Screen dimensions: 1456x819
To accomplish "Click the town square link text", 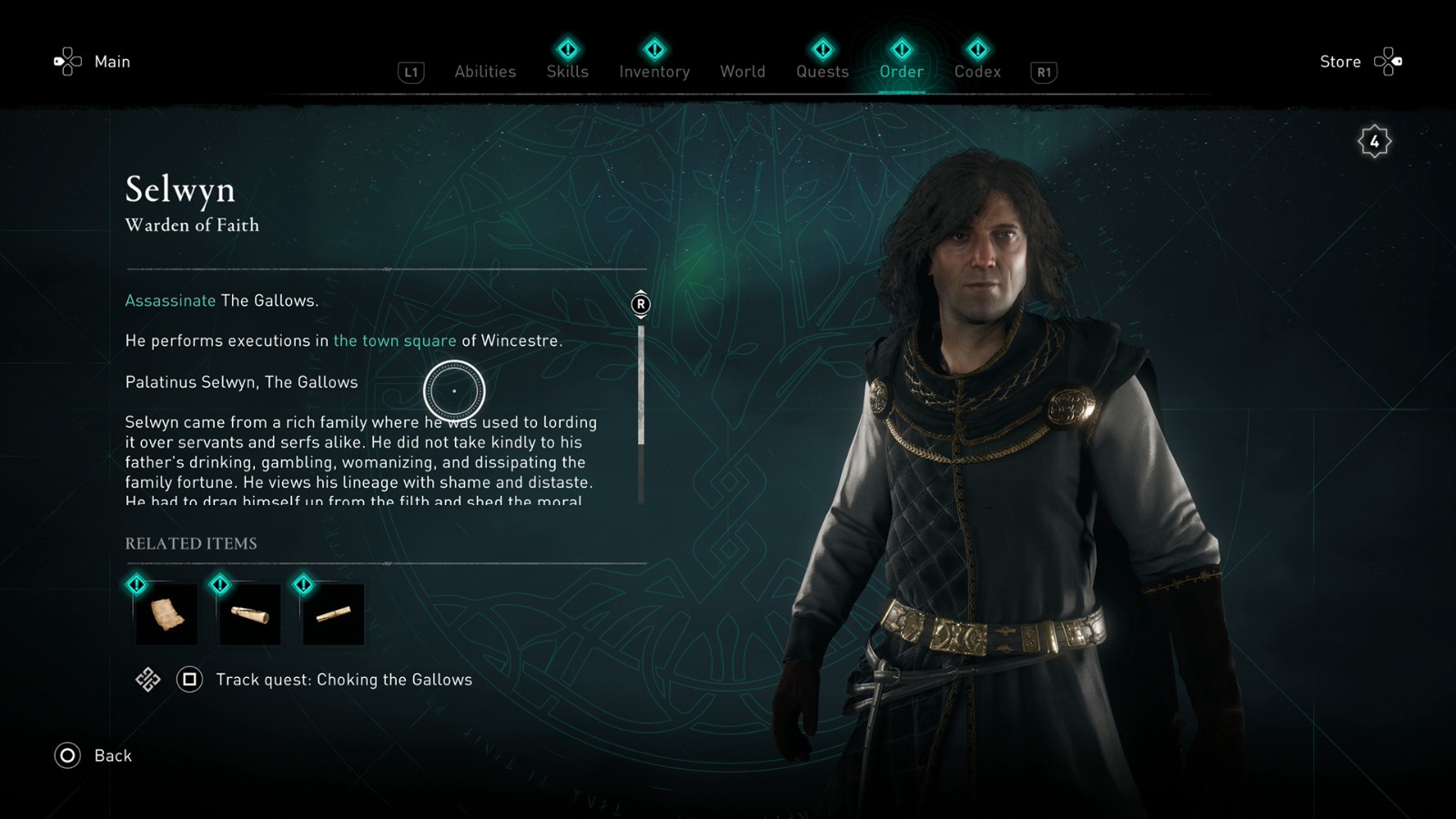I will [395, 340].
